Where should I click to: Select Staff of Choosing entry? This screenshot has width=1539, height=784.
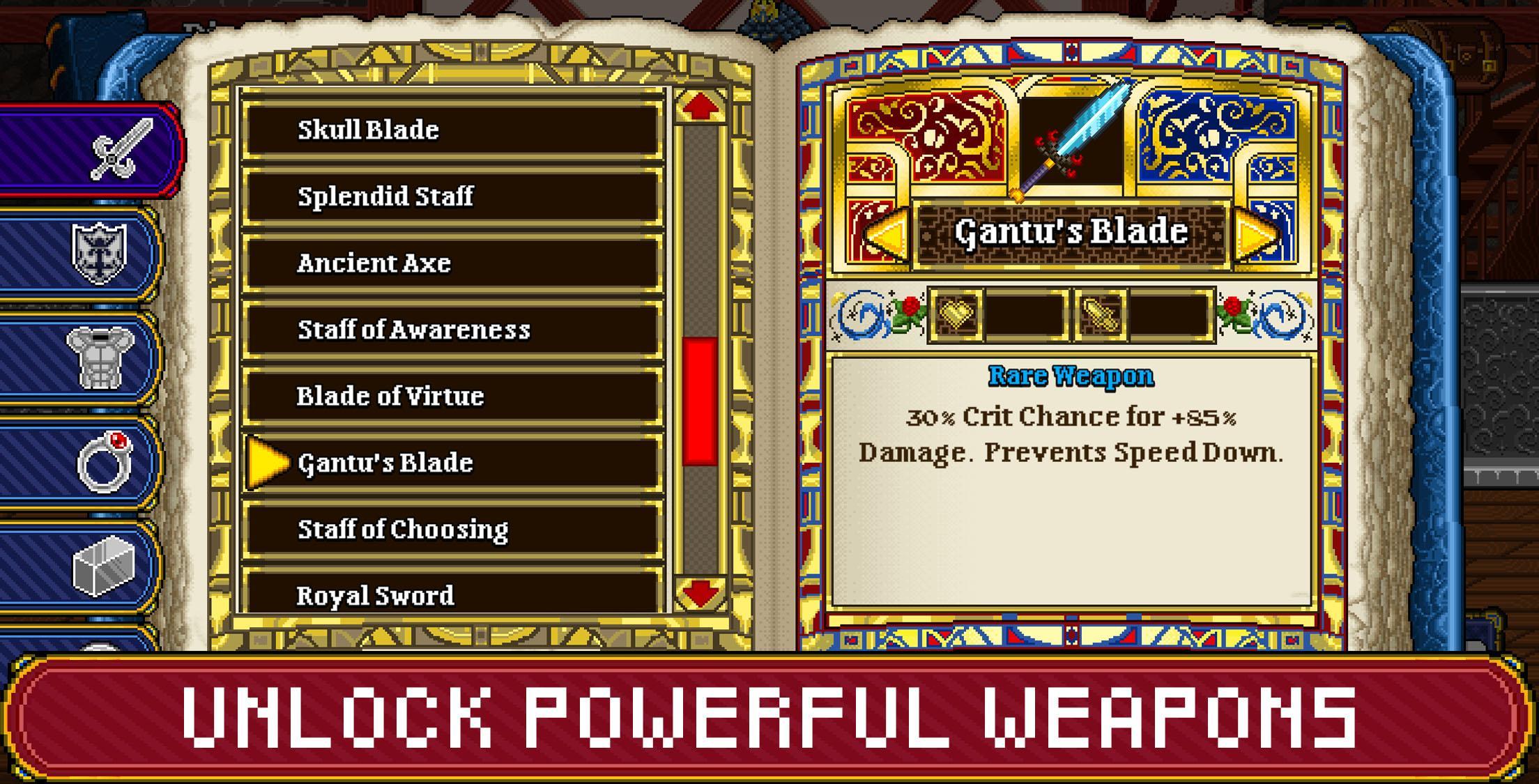[x=453, y=530]
